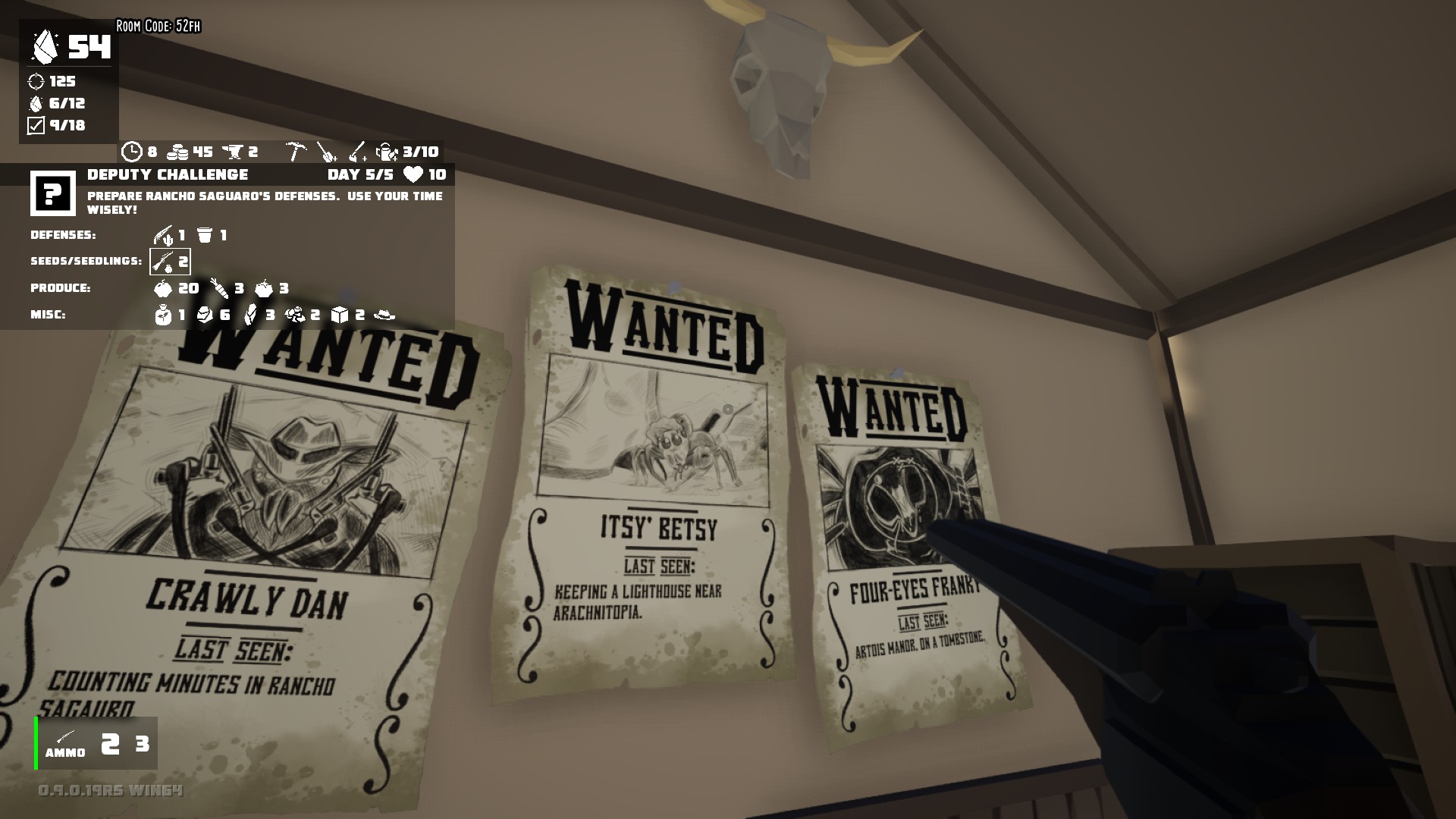Viewport: 1456px width, 819px height.
Task: Select the watering can tool icon
Action: click(387, 152)
